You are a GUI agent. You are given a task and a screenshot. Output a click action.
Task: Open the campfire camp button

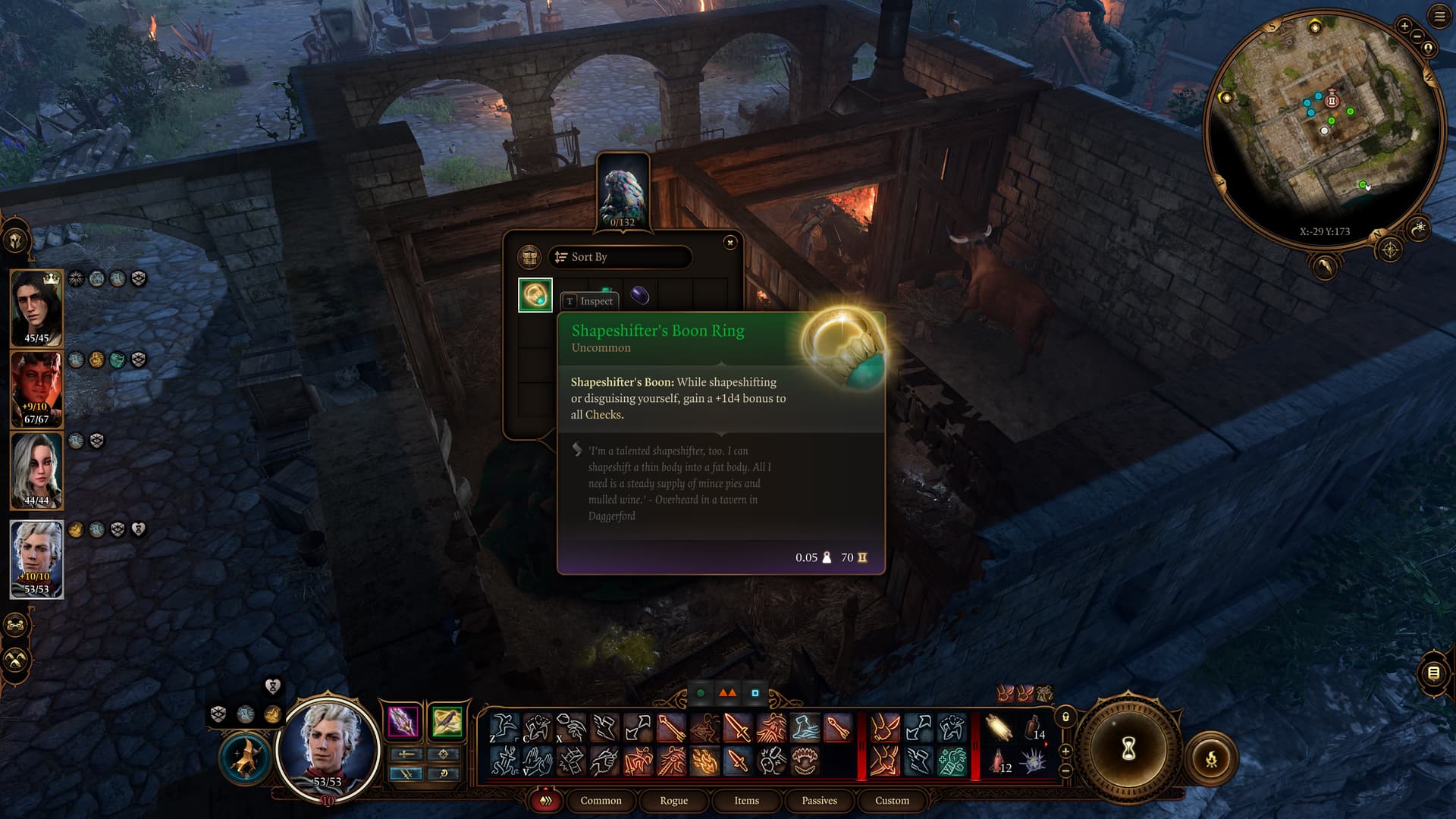(x=1211, y=758)
